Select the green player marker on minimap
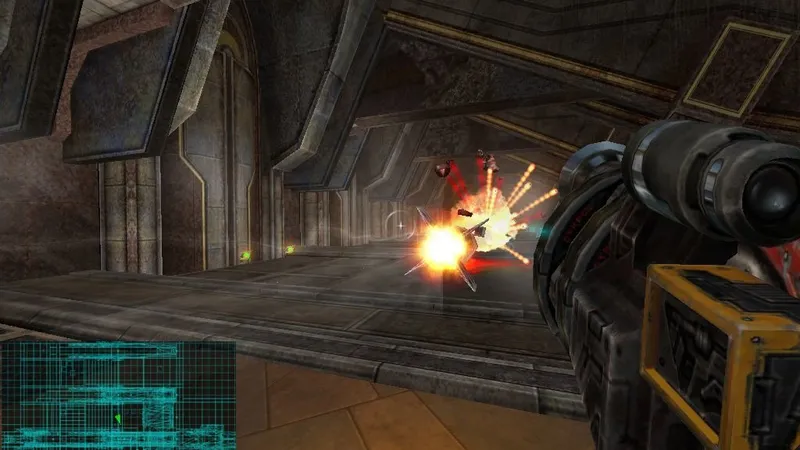The height and width of the screenshot is (450, 800). click(117, 417)
